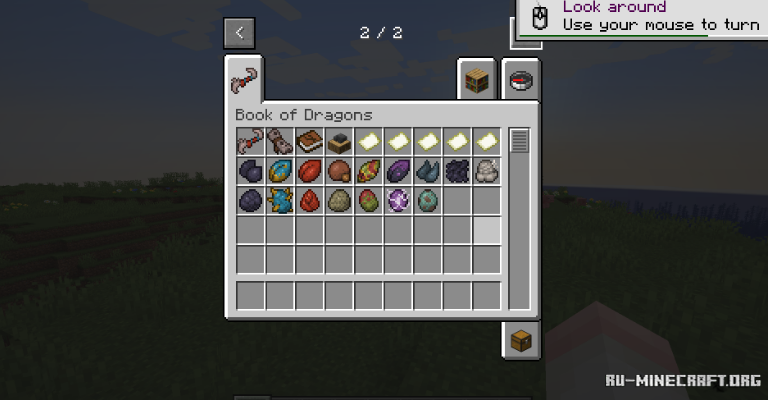The image size is (768, 400).
Task: Grab the Book of Dragons book item
Action: [309, 141]
